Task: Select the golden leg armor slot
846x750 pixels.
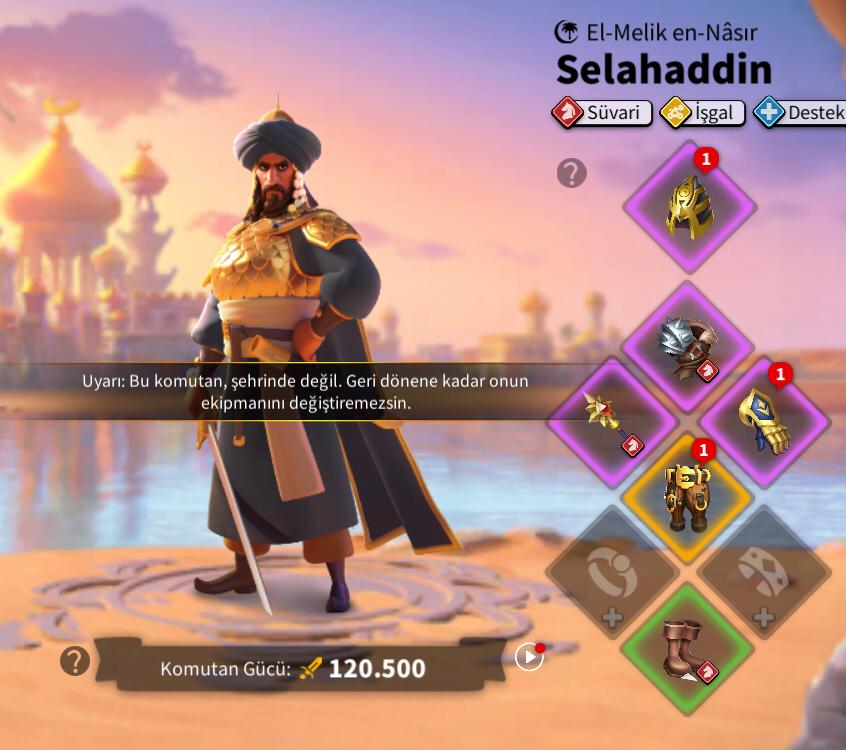Action: [688, 496]
